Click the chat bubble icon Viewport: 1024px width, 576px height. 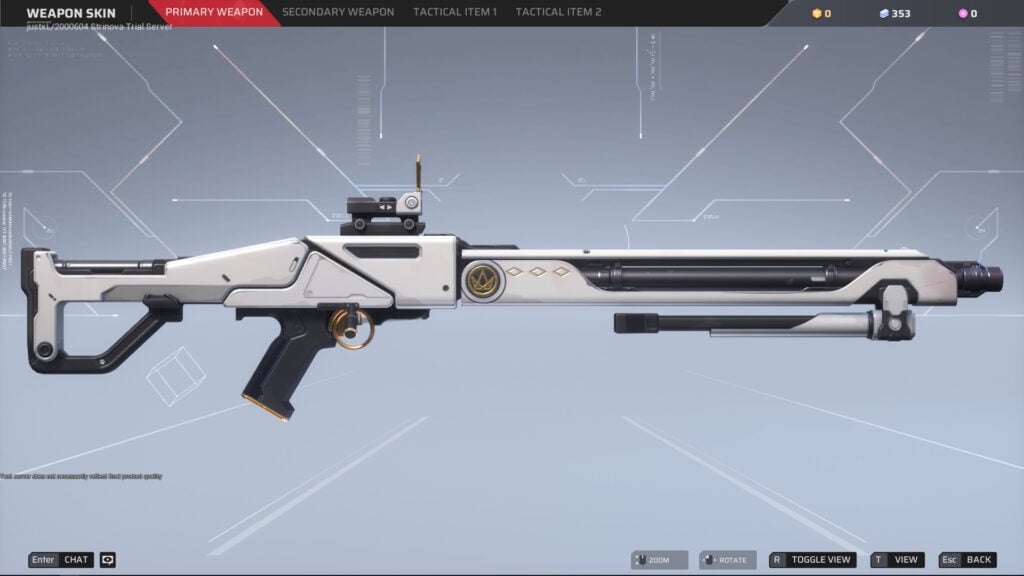108,560
